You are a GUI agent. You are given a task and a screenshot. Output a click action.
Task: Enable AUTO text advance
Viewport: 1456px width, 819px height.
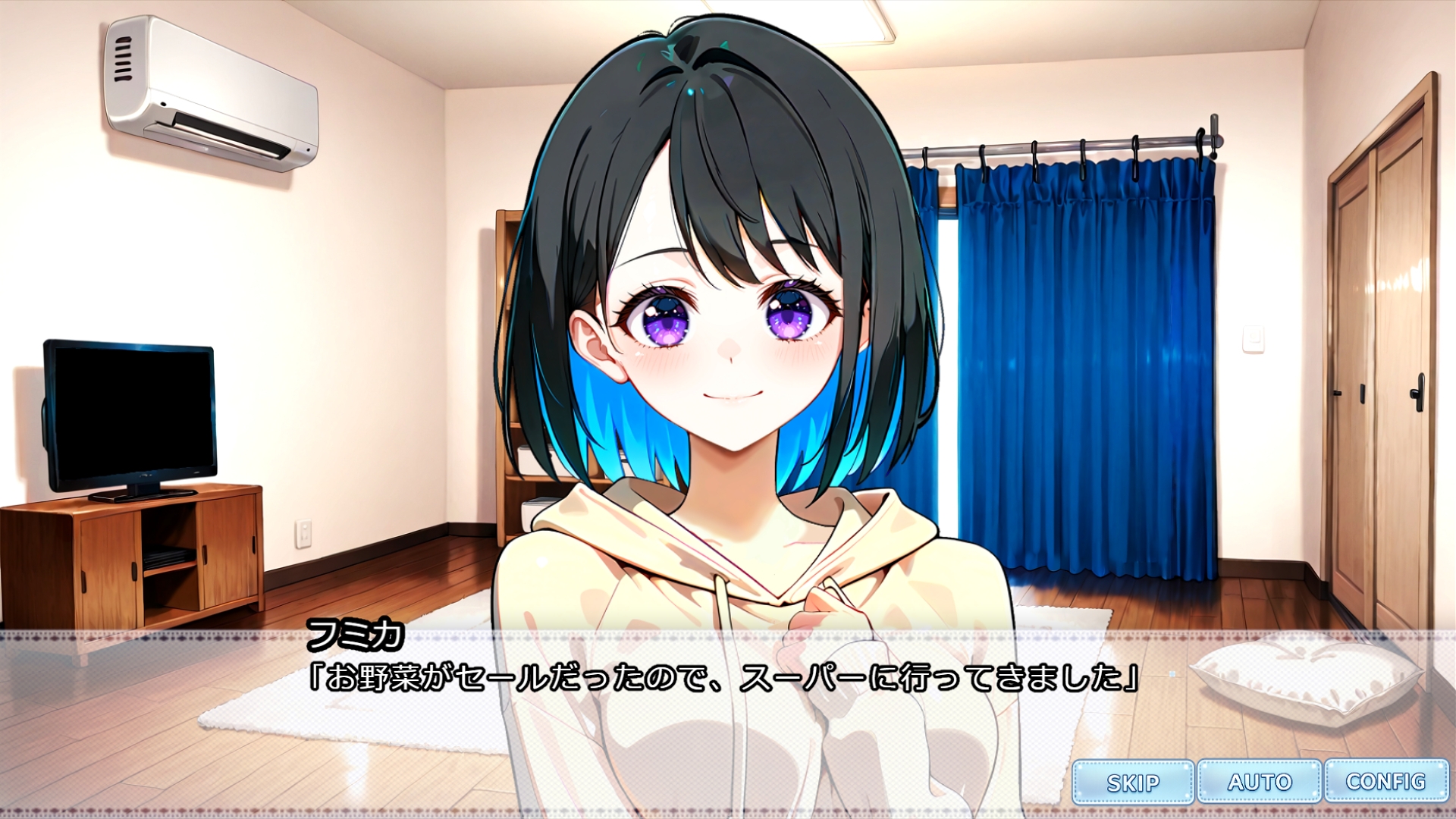[x=1260, y=782]
